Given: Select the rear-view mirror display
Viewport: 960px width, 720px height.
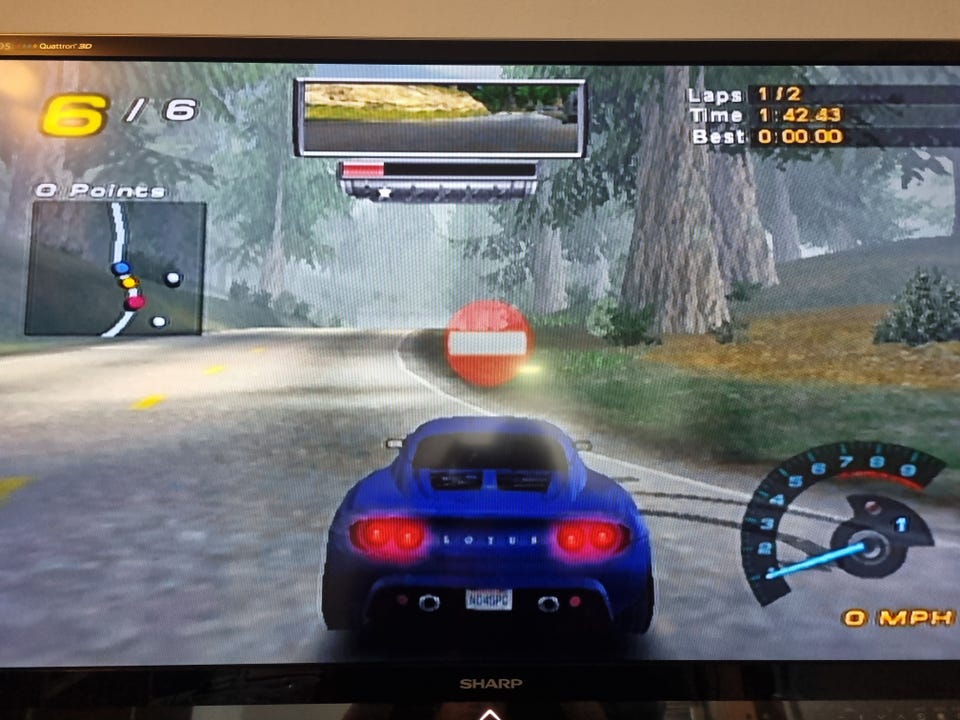Looking at the screenshot, I should coord(440,118).
